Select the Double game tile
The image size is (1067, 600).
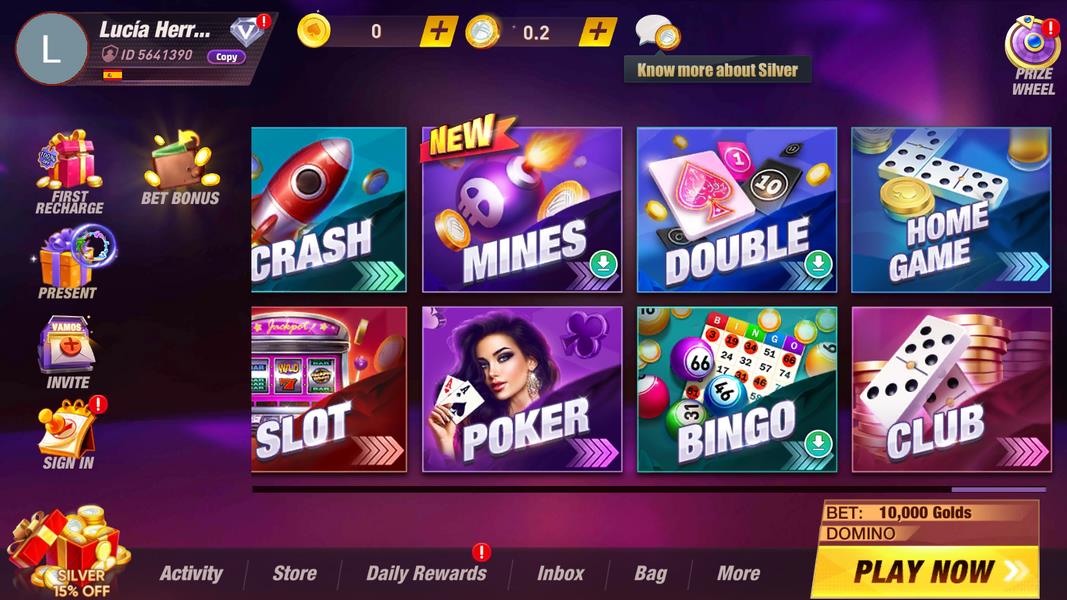736,210
